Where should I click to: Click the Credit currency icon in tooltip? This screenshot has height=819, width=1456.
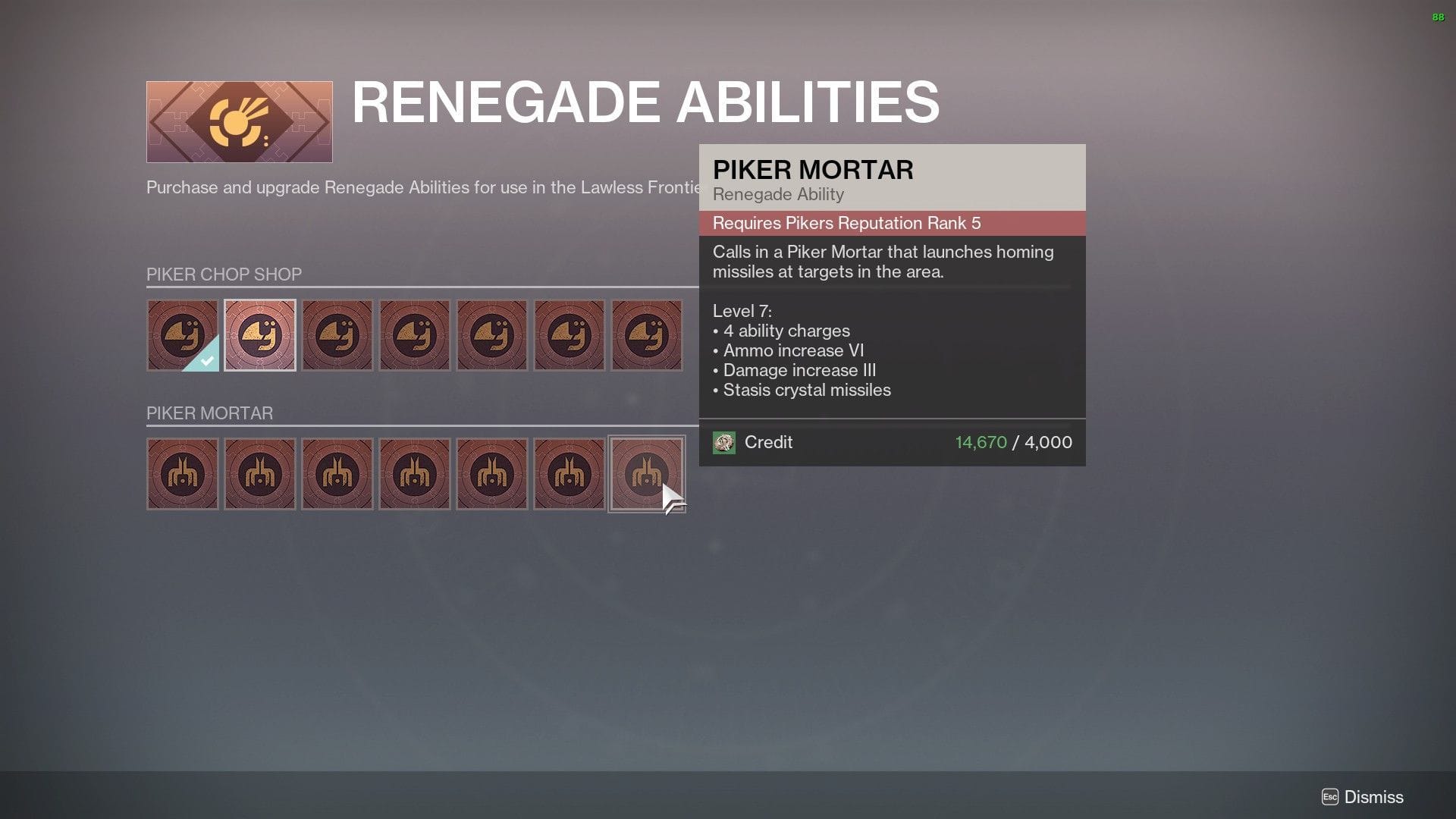point(726,442)
